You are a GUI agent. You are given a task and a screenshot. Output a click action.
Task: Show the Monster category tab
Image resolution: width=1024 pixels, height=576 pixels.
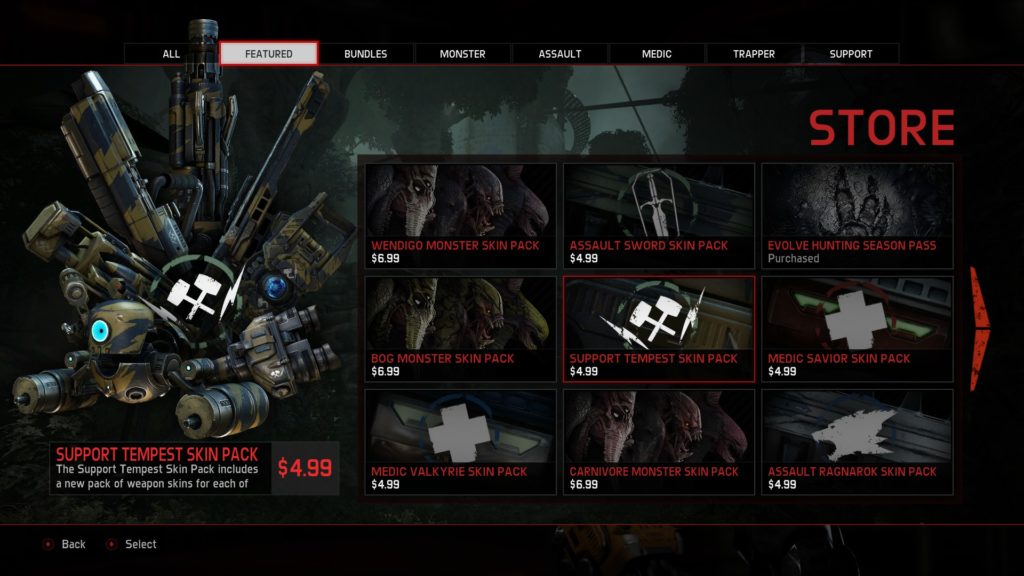463,54
